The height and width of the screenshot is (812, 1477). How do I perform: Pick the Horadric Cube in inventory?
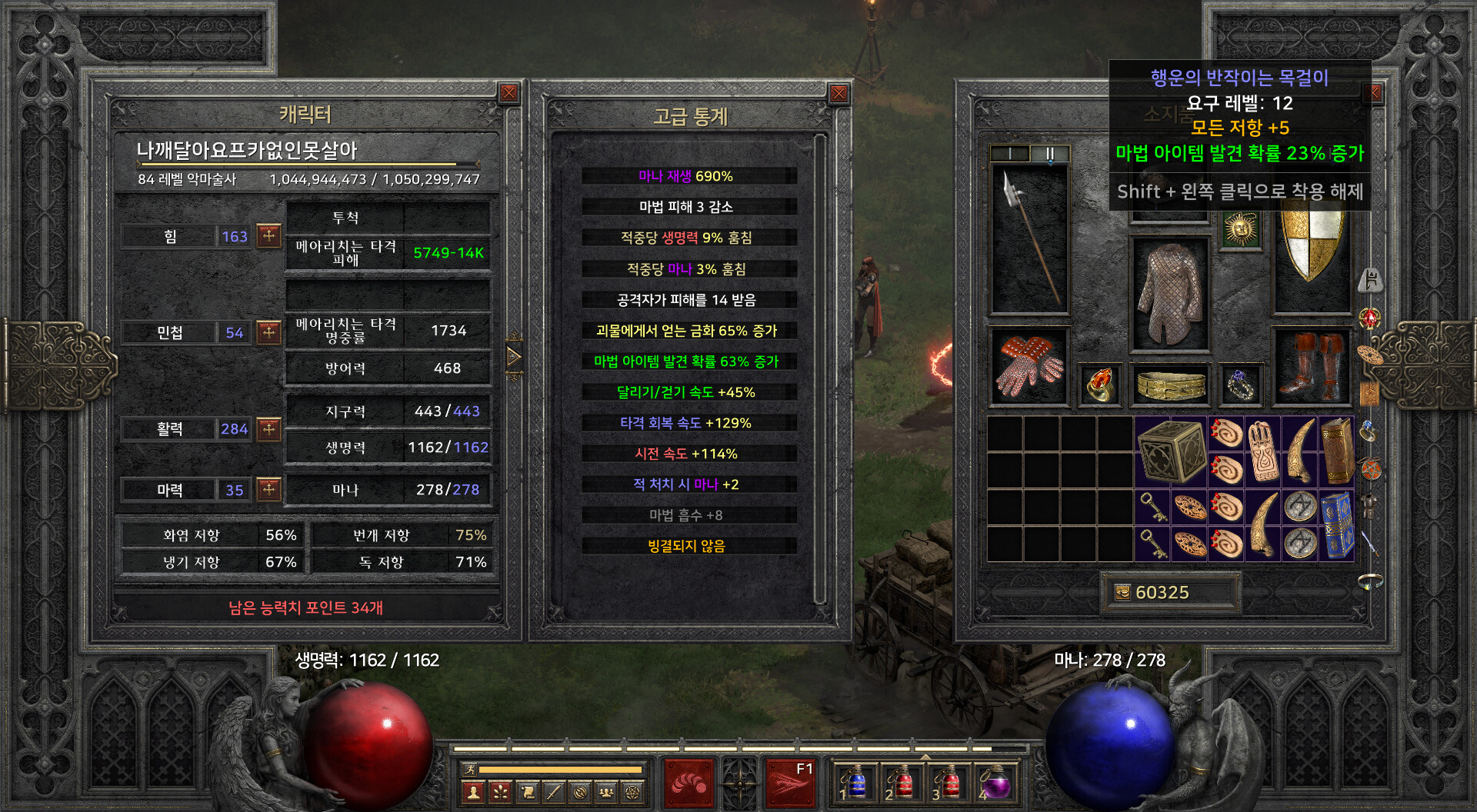1170,452
